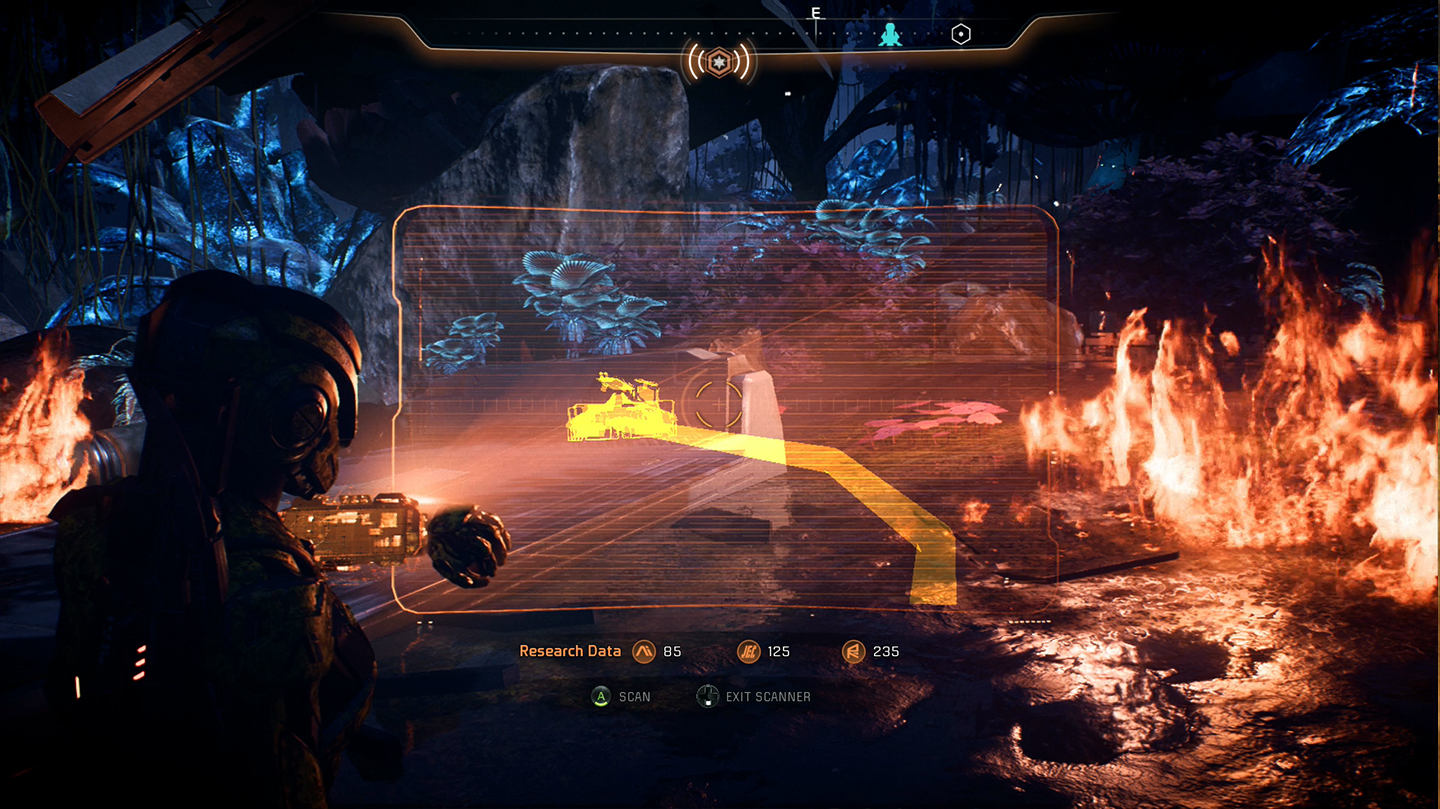Image resolution: width=1440 pixels, height=809 pixels.
Task: Click the hexagon waypoint marker on the compass
Action: point(960,35)
